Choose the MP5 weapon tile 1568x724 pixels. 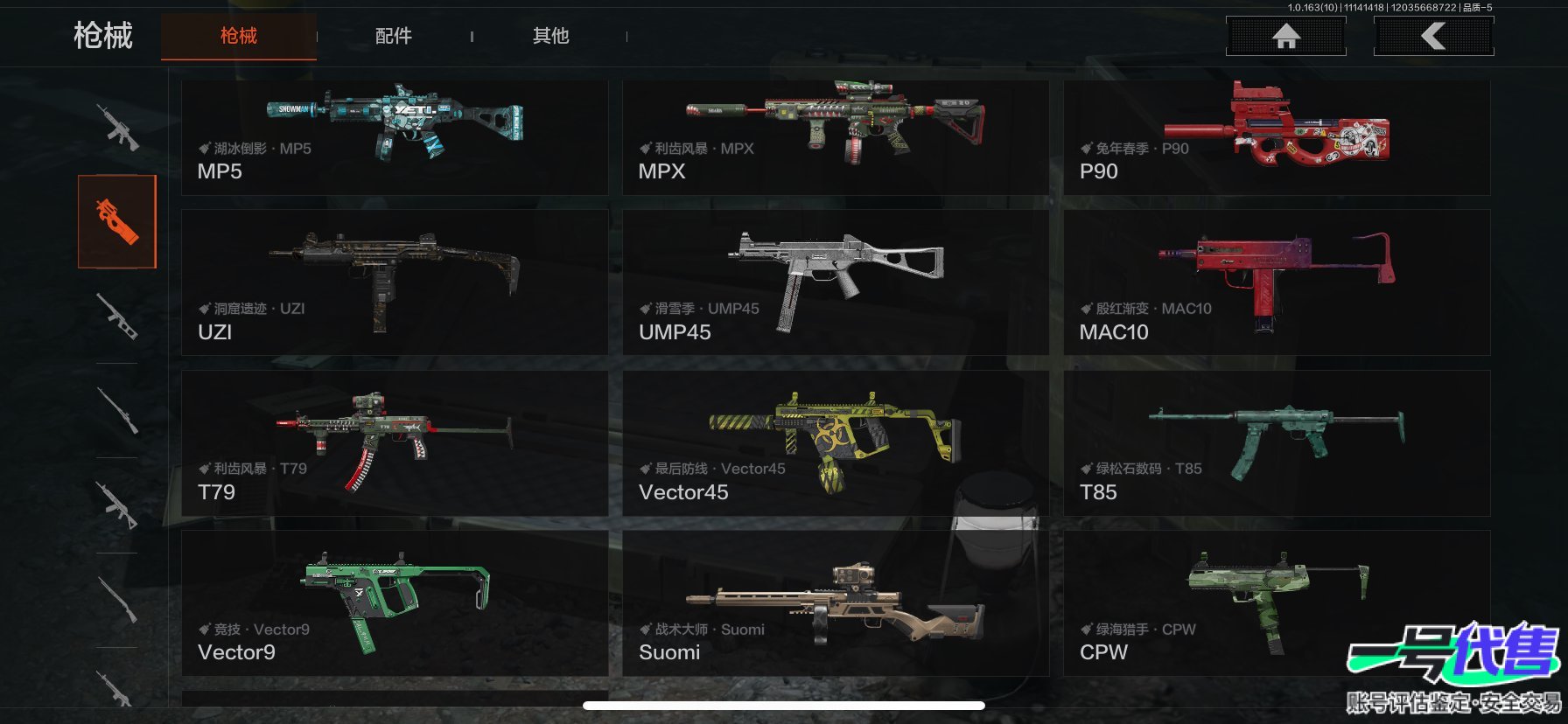(395, 137)
